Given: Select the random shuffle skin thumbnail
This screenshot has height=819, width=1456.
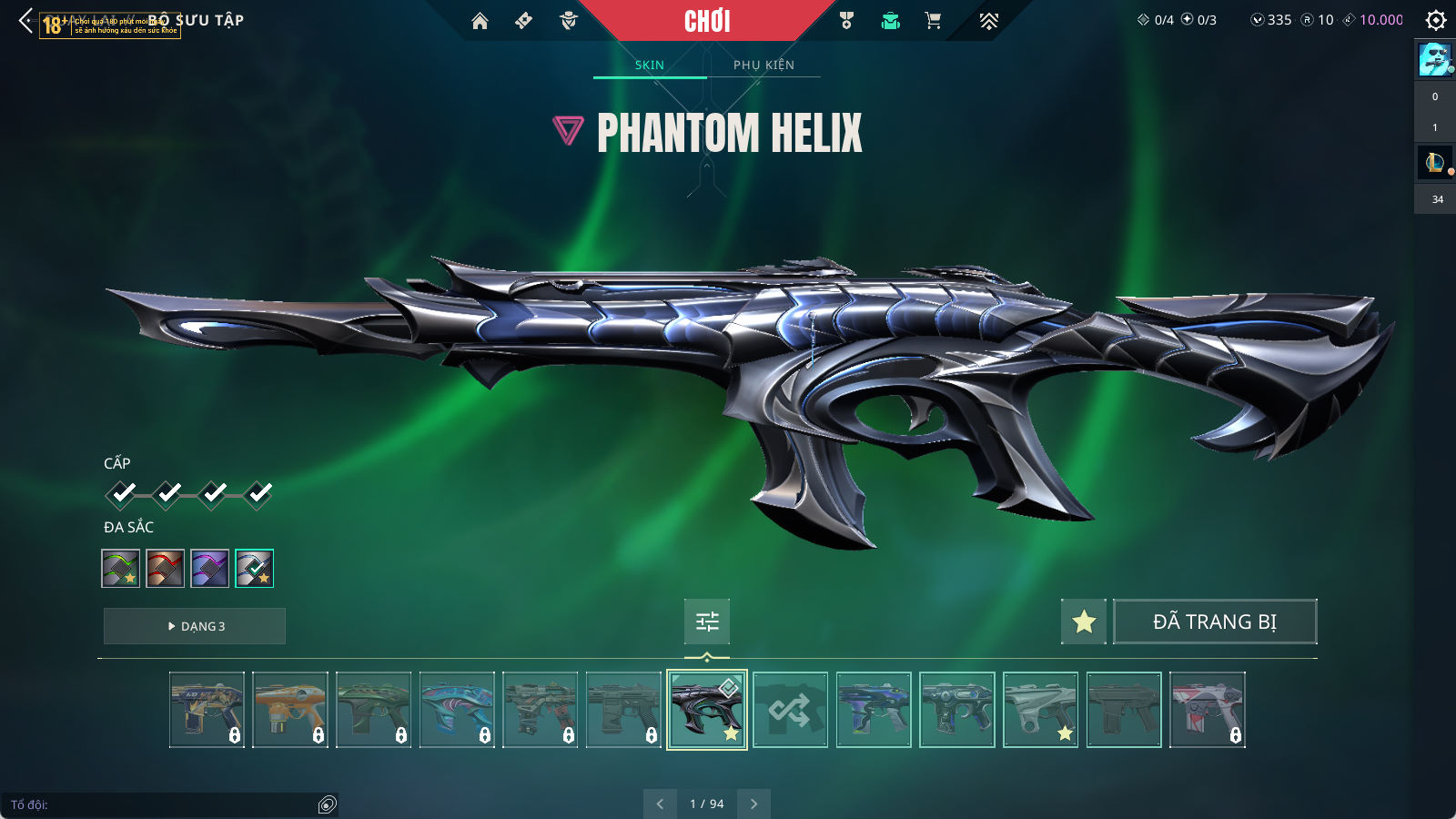Looking at the screenshot, I should pyautogui.click(x=790, y=710).
